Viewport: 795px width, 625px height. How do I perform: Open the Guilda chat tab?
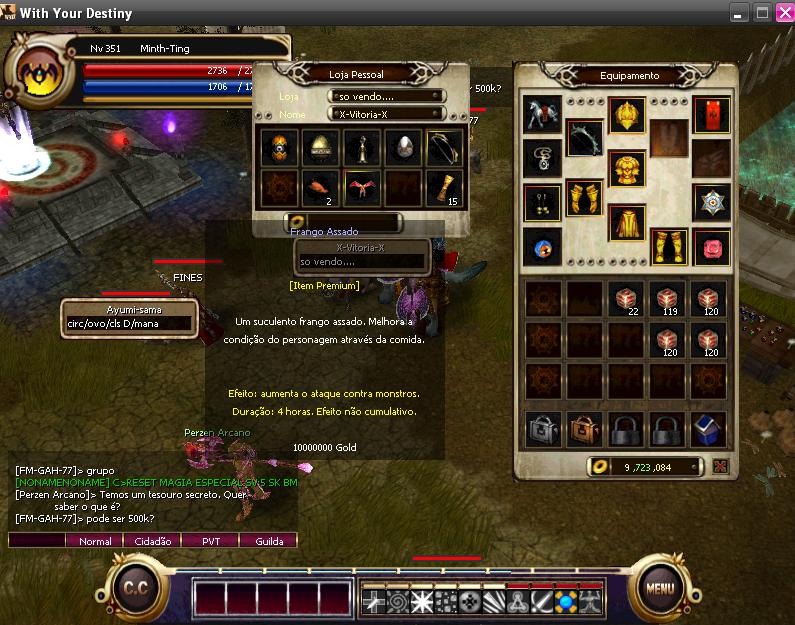(268, 541)
